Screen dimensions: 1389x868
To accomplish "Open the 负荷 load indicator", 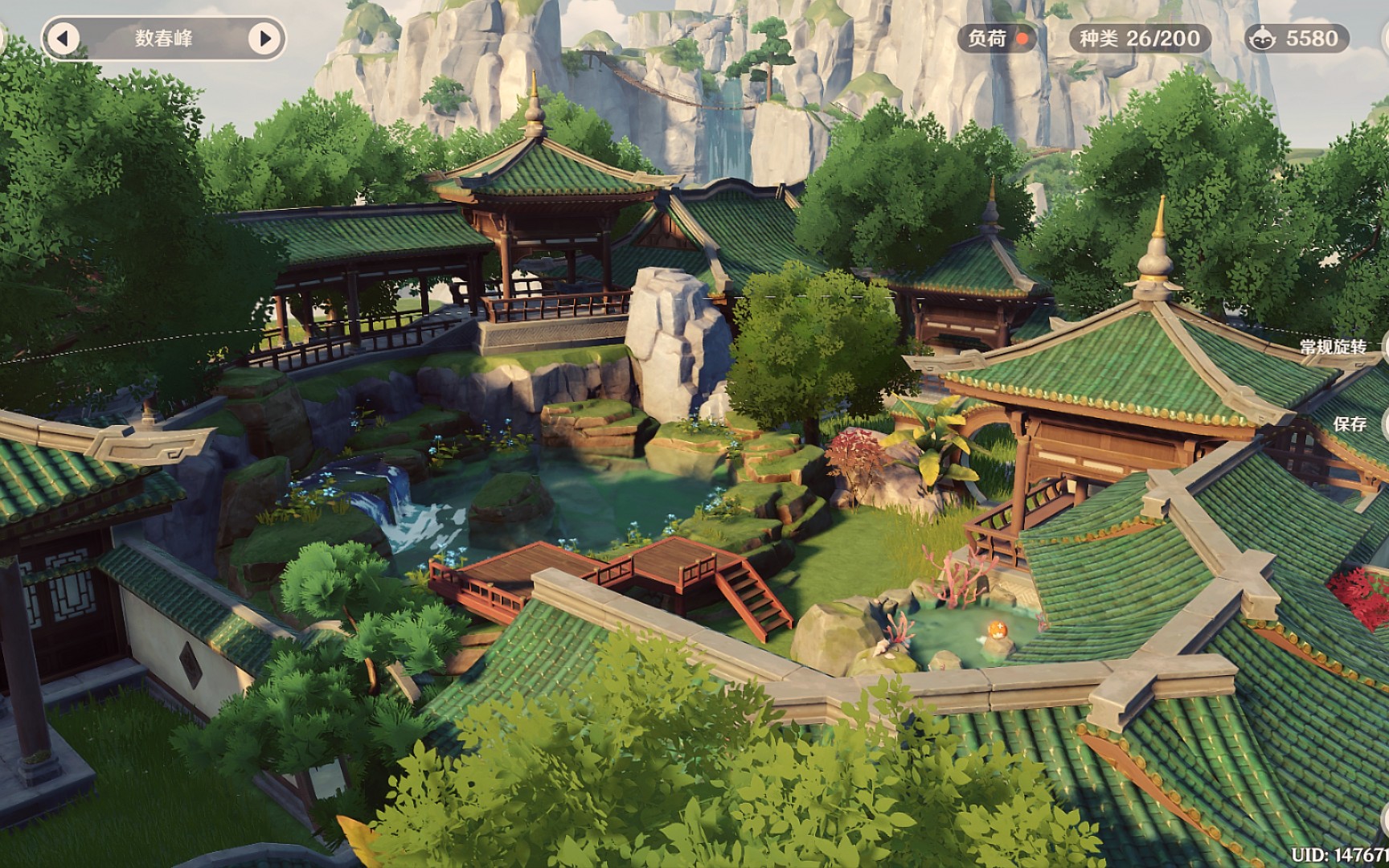I will [x=997, y=38].
